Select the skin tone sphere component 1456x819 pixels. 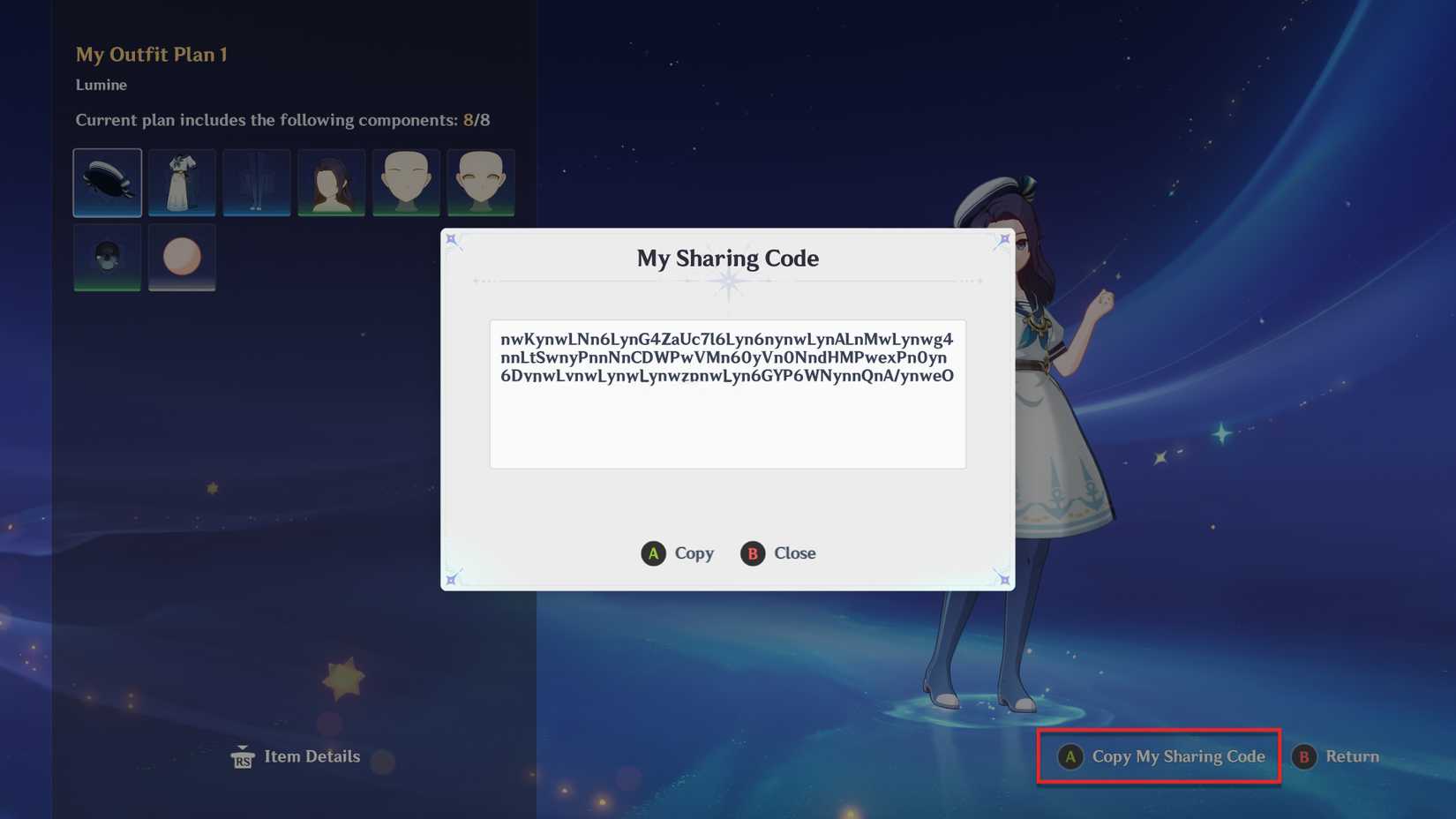(182, 257)
